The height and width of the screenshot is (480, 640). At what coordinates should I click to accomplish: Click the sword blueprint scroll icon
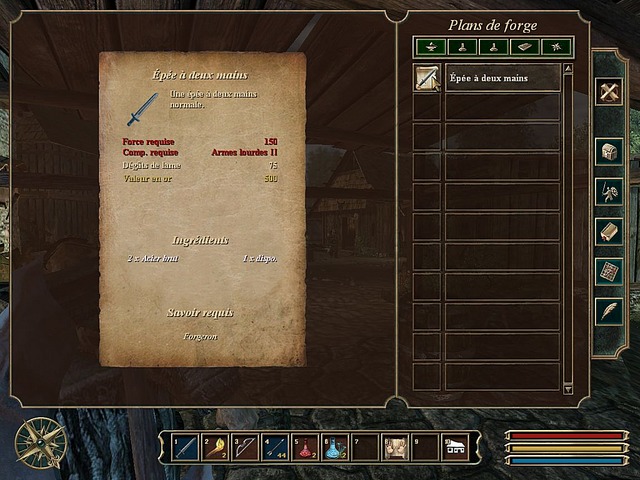pyautogui.click(x=427, y=78)
